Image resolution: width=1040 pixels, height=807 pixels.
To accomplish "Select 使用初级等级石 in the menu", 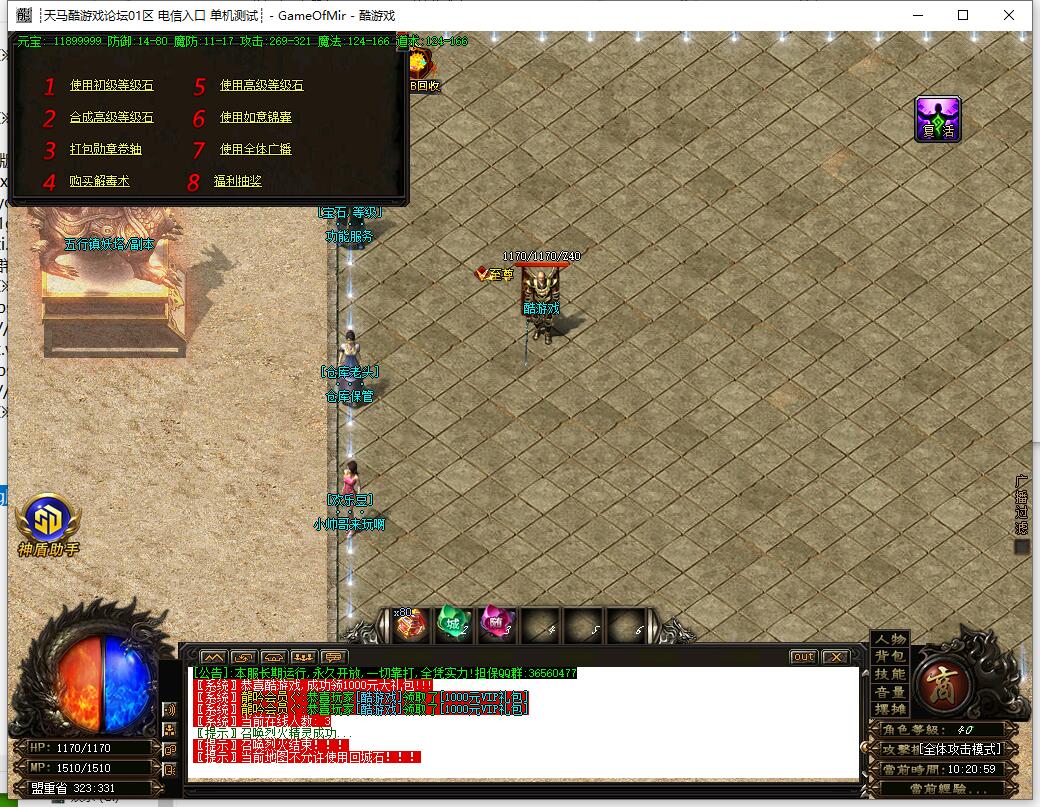I will tap(111, 86).
